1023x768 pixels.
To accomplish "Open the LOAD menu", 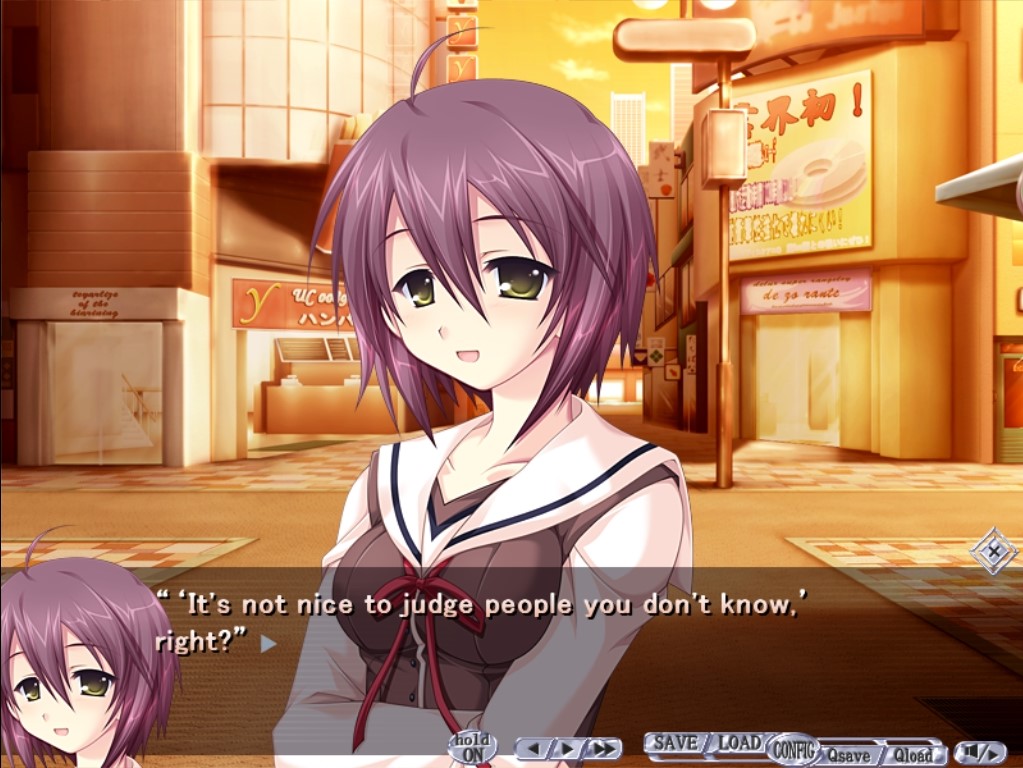I will pos(740,743).
